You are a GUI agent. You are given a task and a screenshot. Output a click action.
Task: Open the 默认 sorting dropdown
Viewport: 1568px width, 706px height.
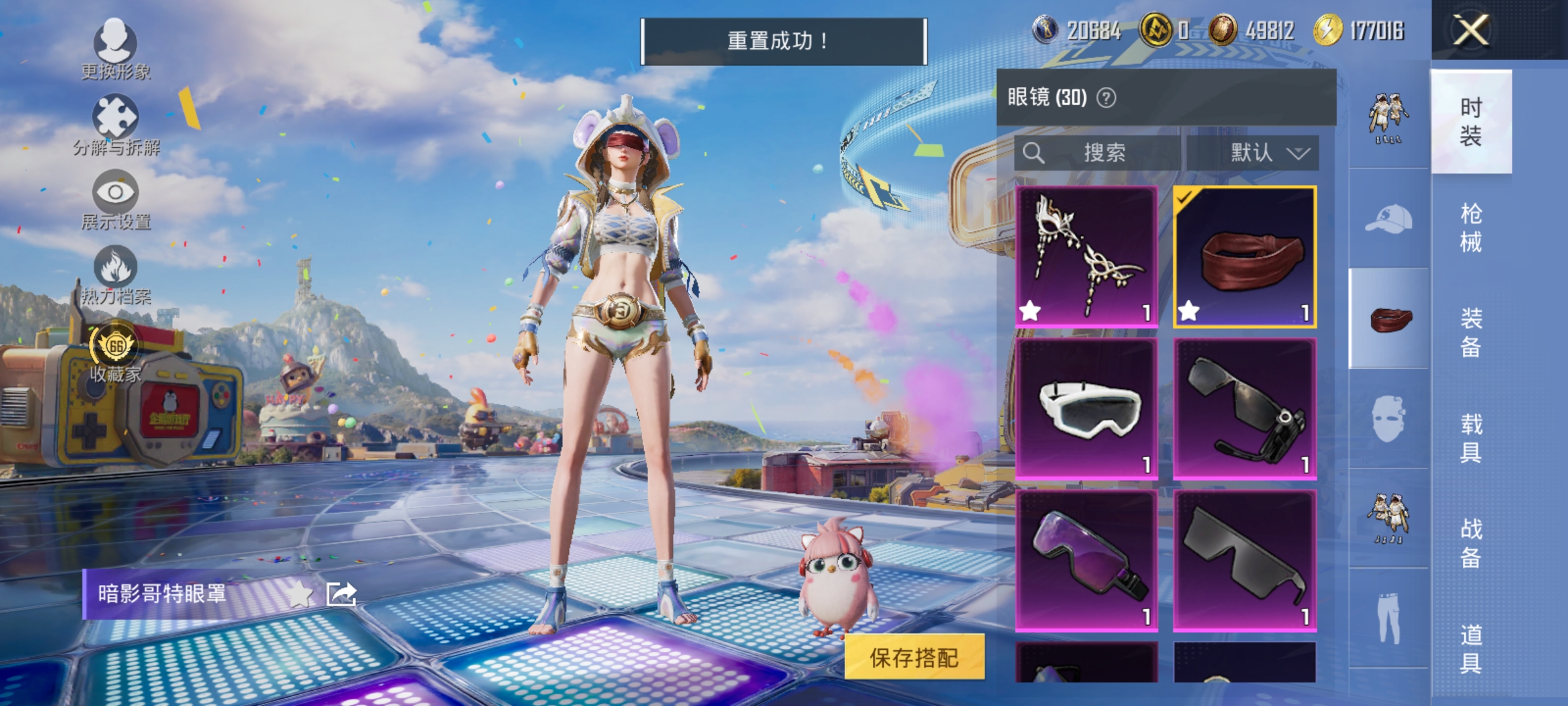1267,153
